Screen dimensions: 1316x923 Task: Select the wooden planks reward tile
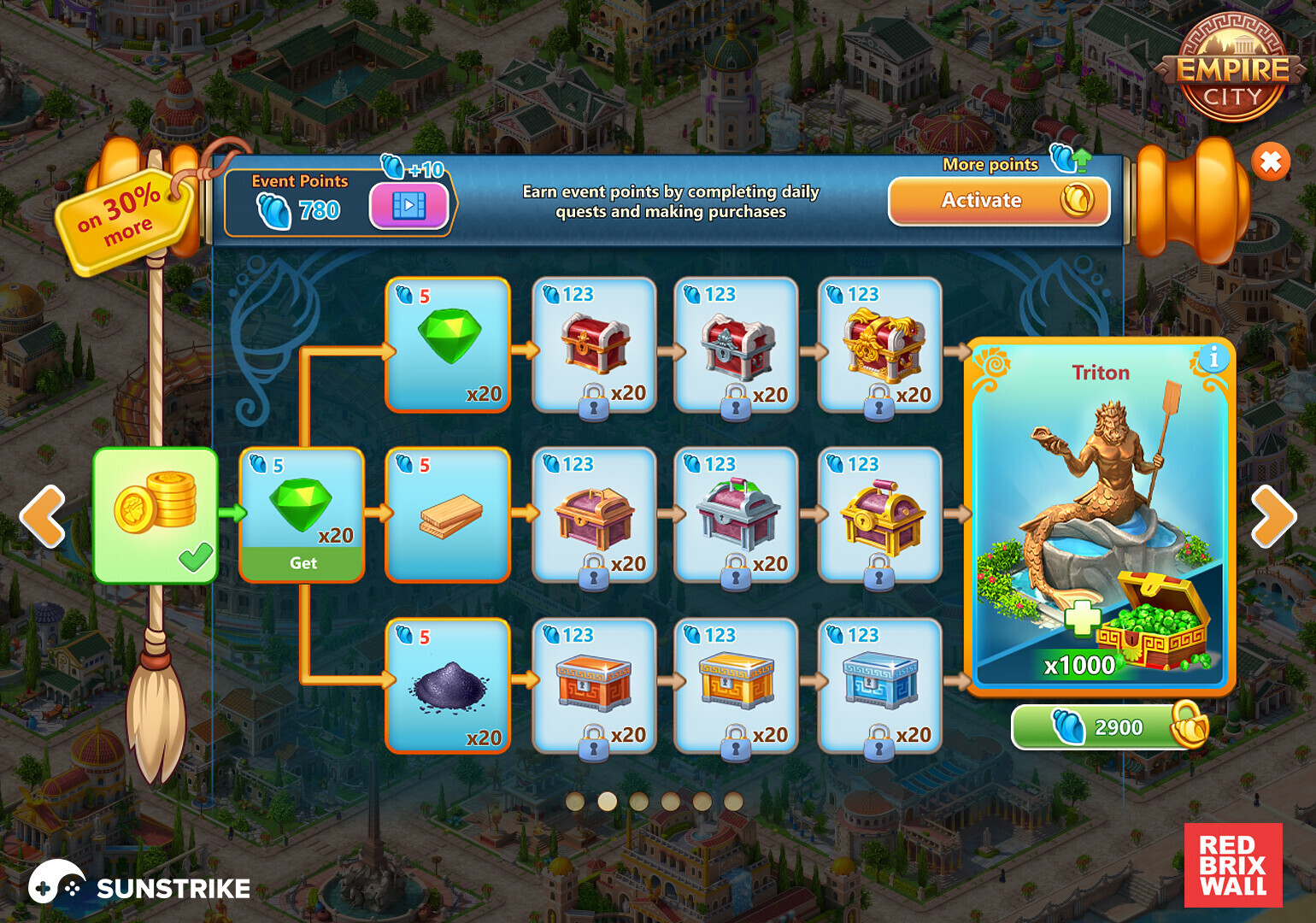(x=448, y=515)
